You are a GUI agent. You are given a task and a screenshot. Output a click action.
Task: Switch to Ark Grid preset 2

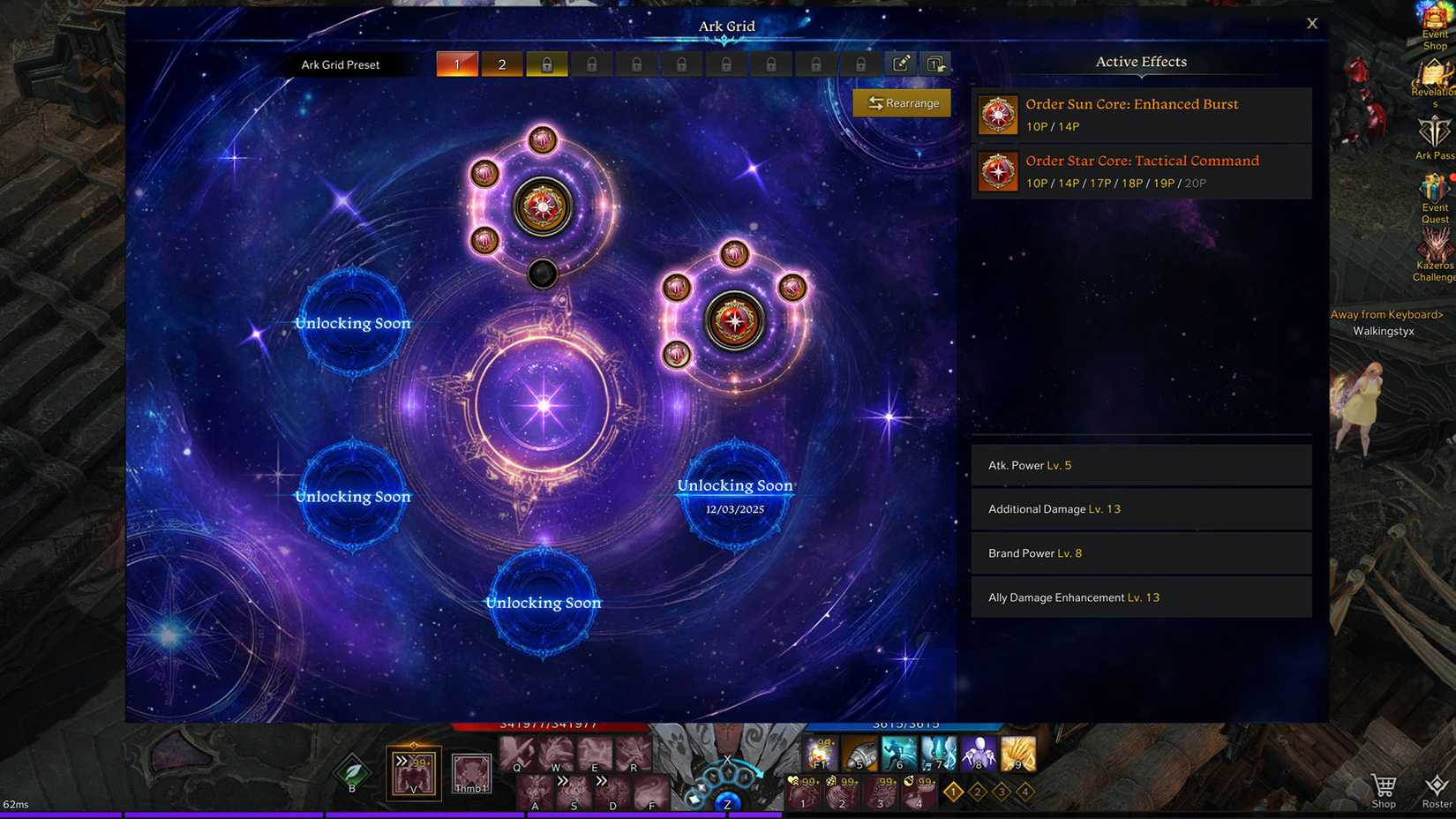click(x=502, y=64)
